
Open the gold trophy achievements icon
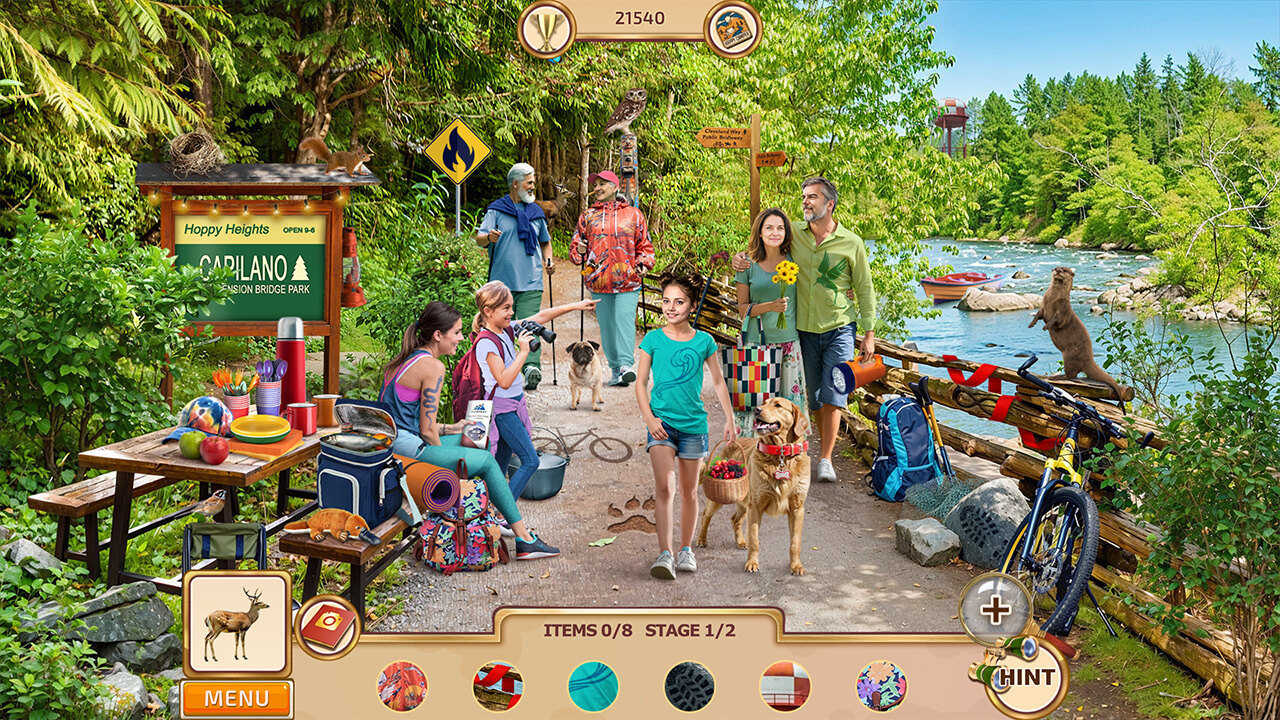547,28
